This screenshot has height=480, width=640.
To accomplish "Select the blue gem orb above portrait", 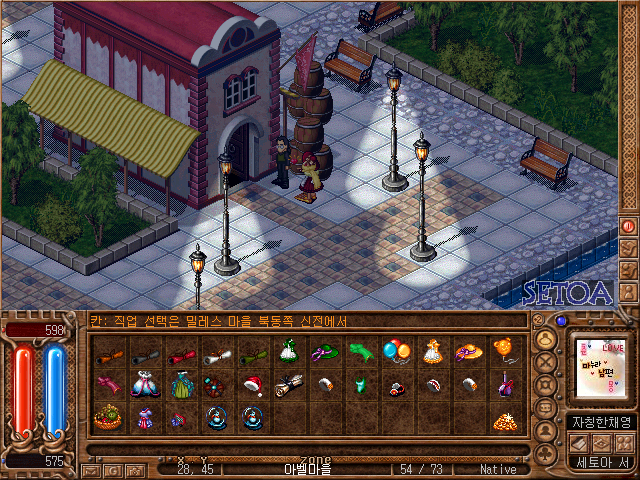I will (x=560, y=322).
